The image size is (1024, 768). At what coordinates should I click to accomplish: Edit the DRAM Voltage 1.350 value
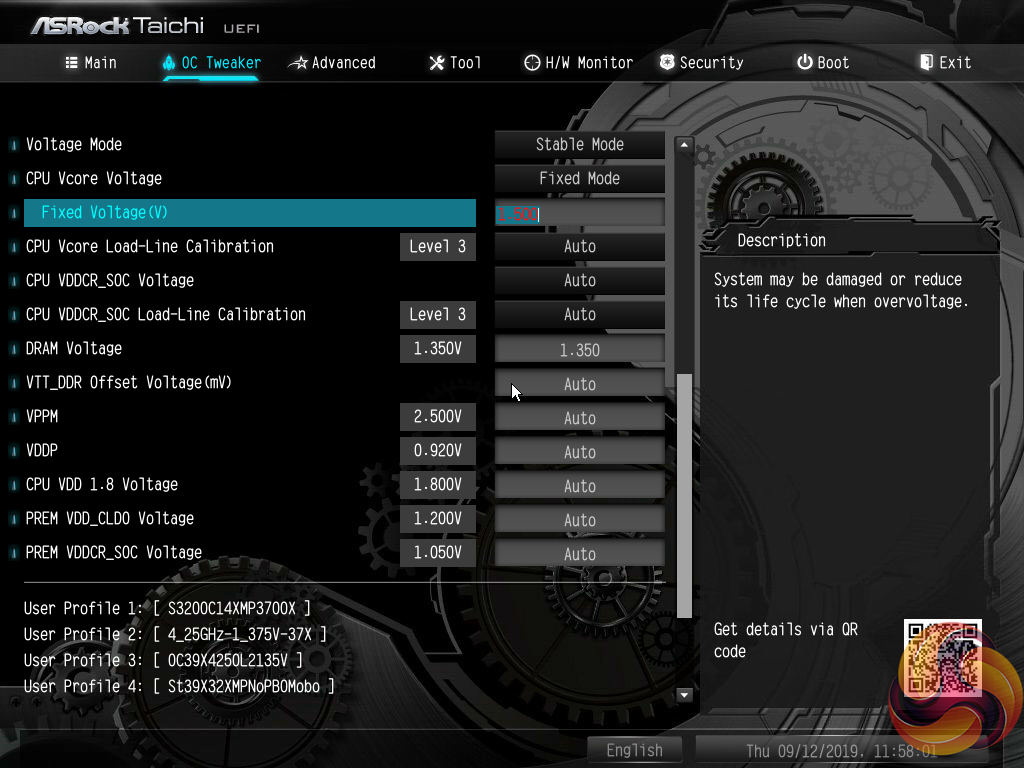(580, 350)
